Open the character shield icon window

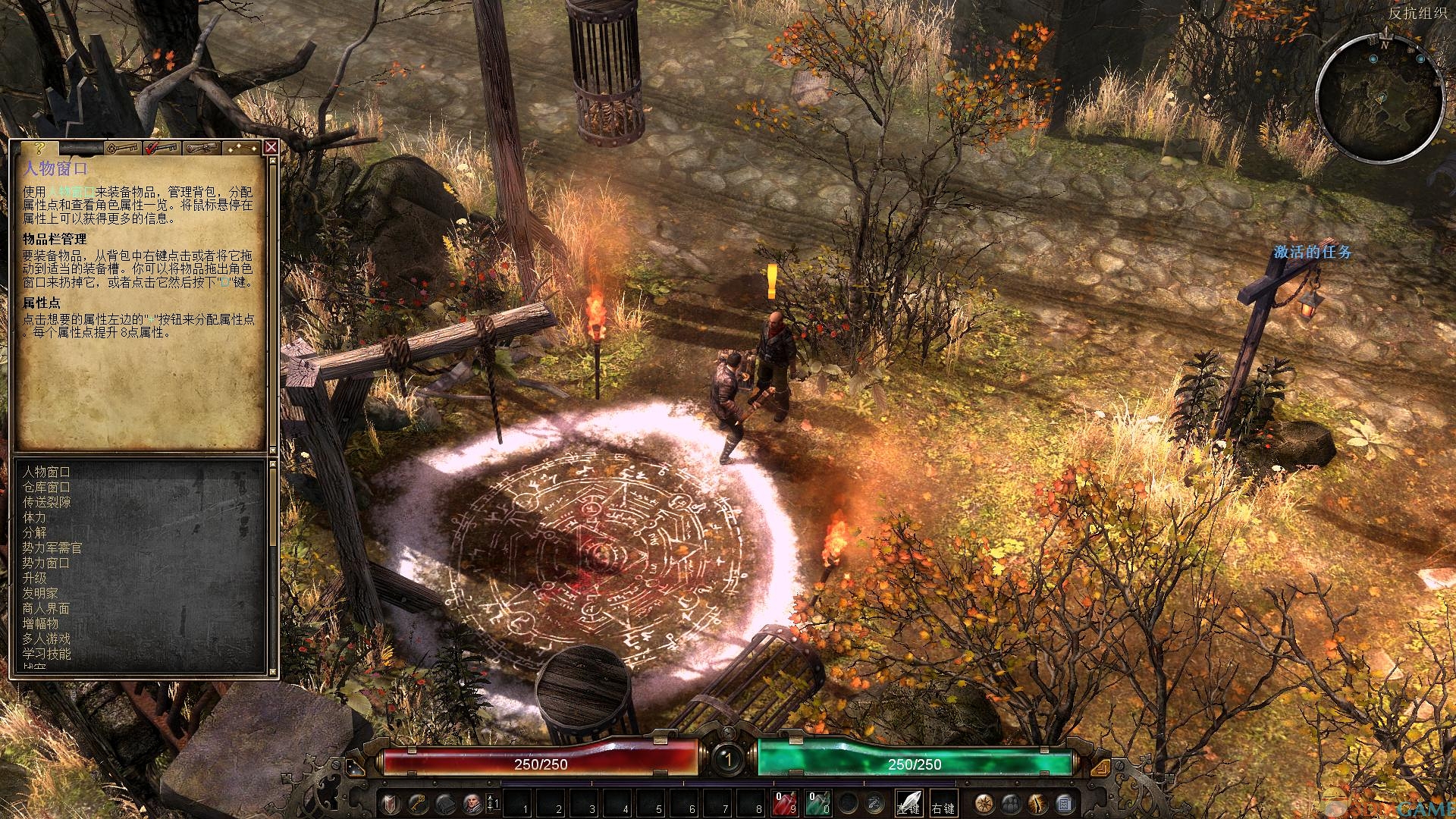coord(389,803)
